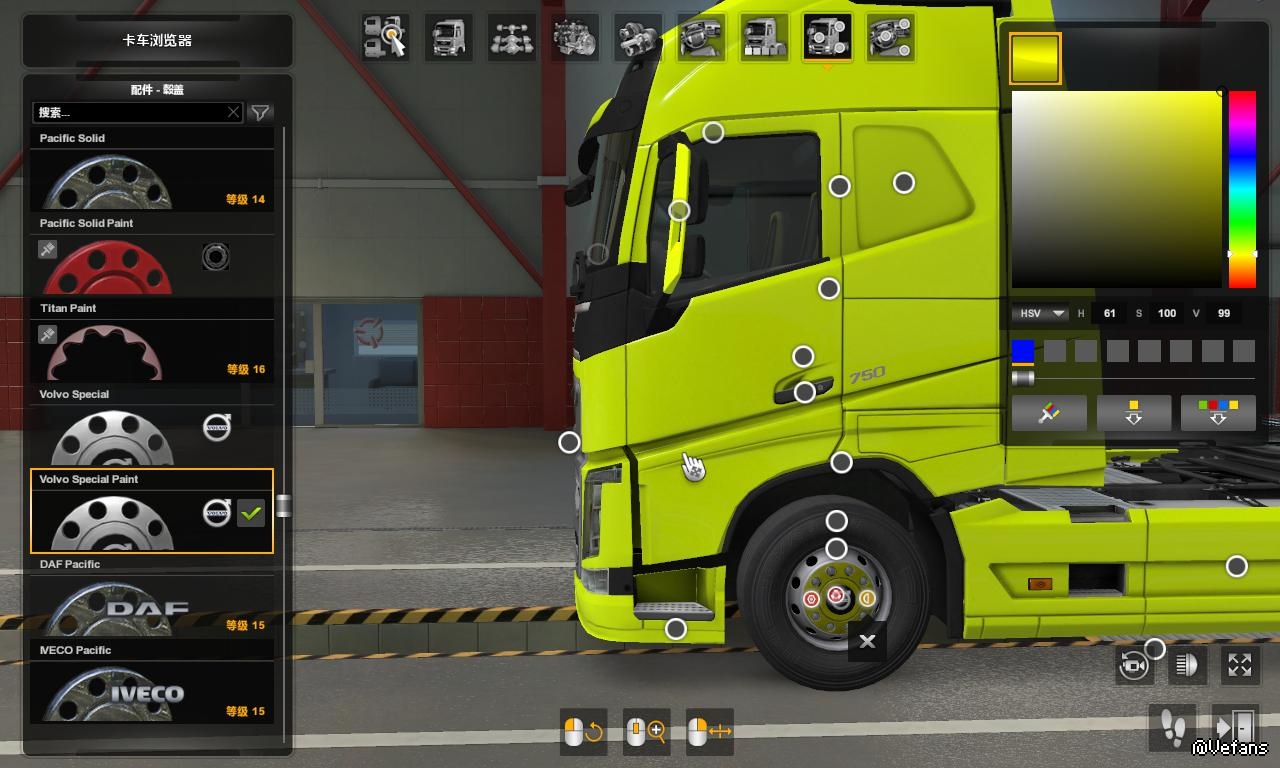Switch to the footsteps walk-around view
The height and width of the screenshot is (768, 1280).
(x=1172, y=725)
